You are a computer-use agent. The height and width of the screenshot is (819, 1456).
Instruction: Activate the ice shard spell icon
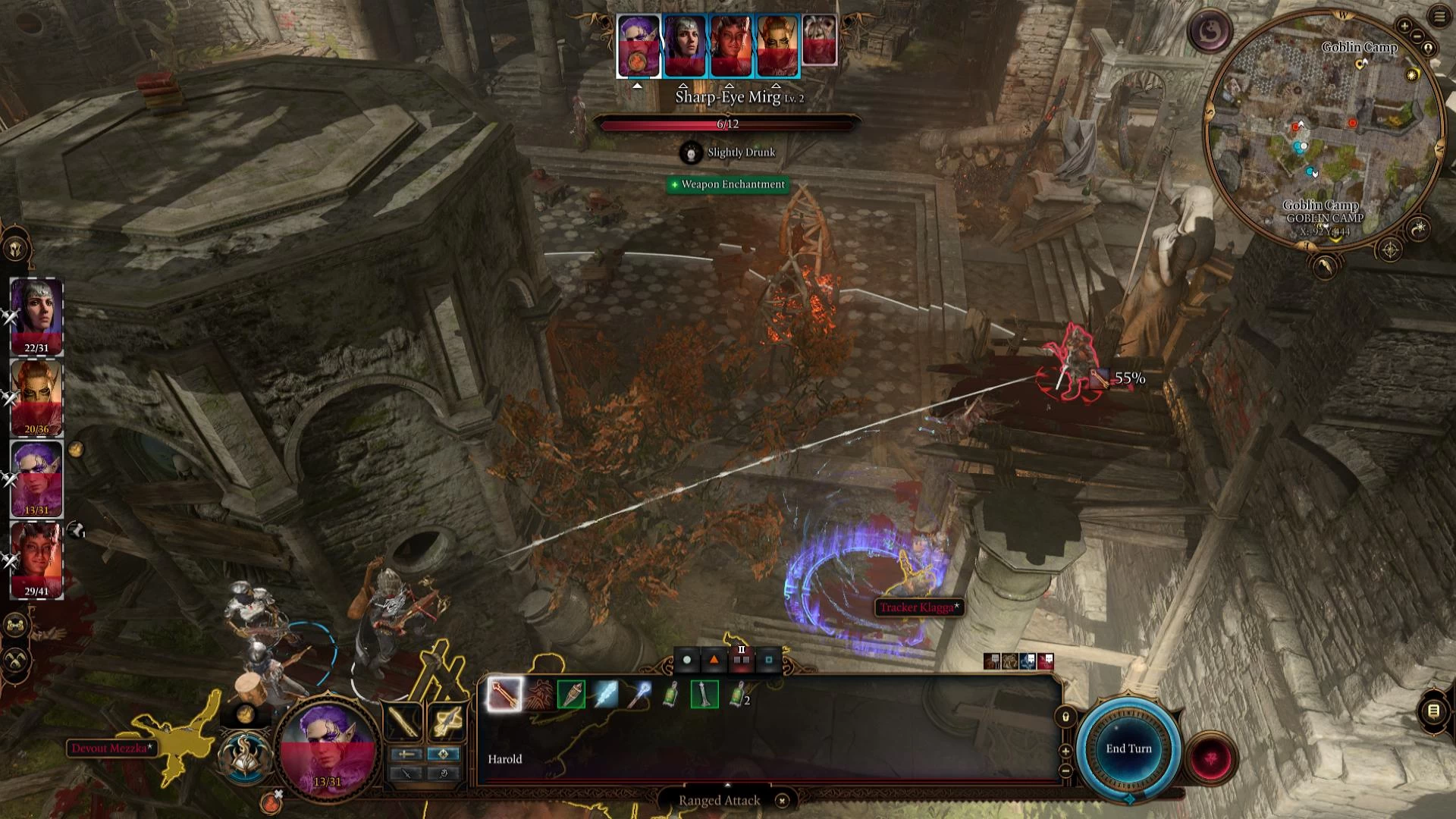[x=604, y=694]
